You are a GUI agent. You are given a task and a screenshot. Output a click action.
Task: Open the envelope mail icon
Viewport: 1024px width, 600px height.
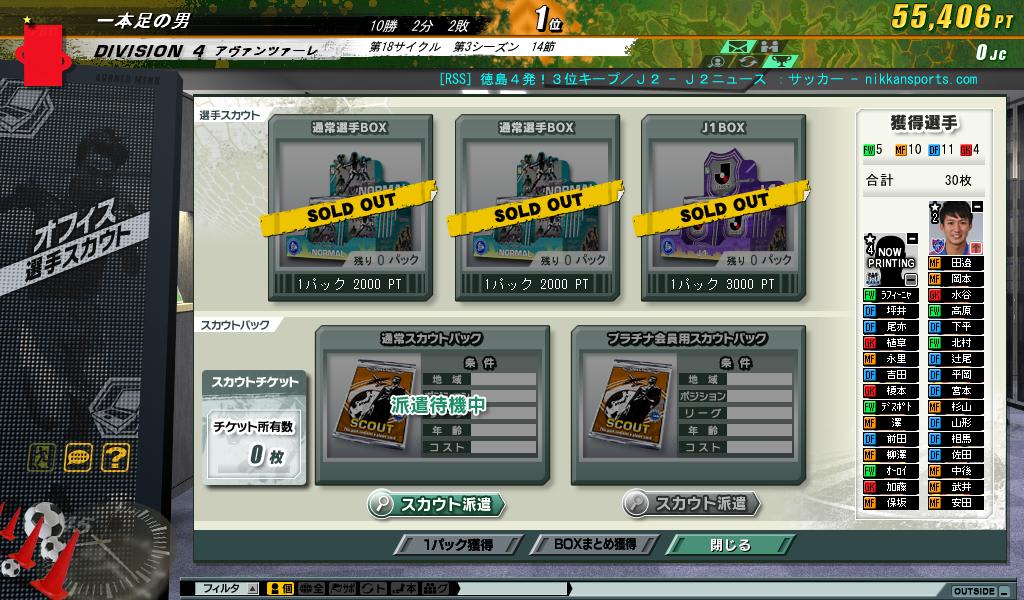pos(738,47)
